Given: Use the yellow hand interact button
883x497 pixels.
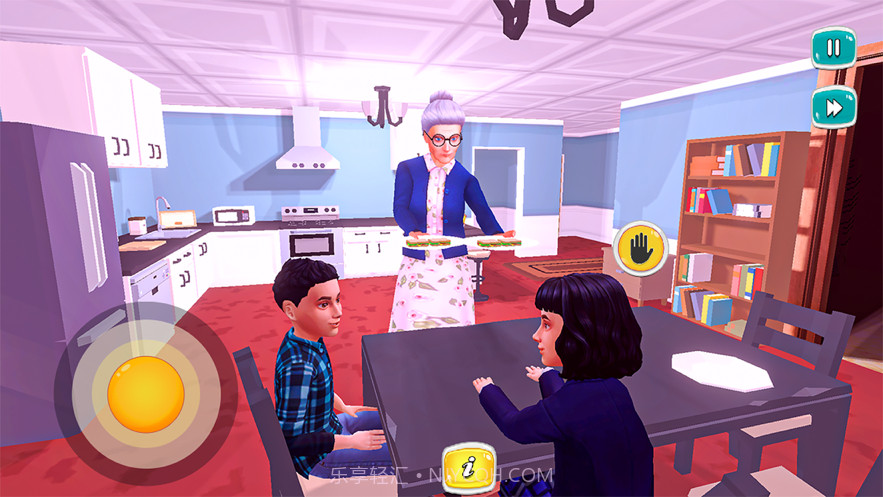Looking at the screenshot, I should point(640,249).
